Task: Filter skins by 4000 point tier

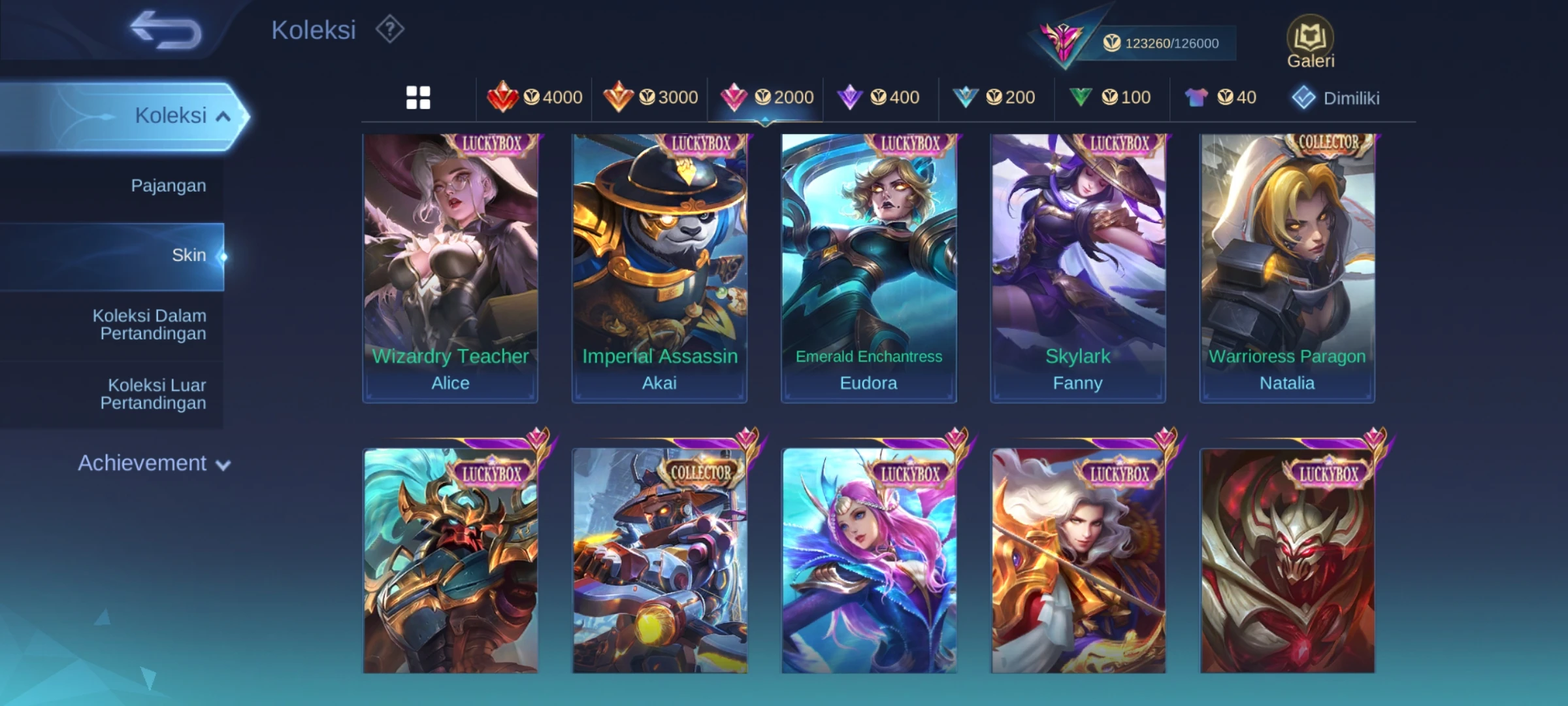Action: pyautogui.click(x=535, y=98)
